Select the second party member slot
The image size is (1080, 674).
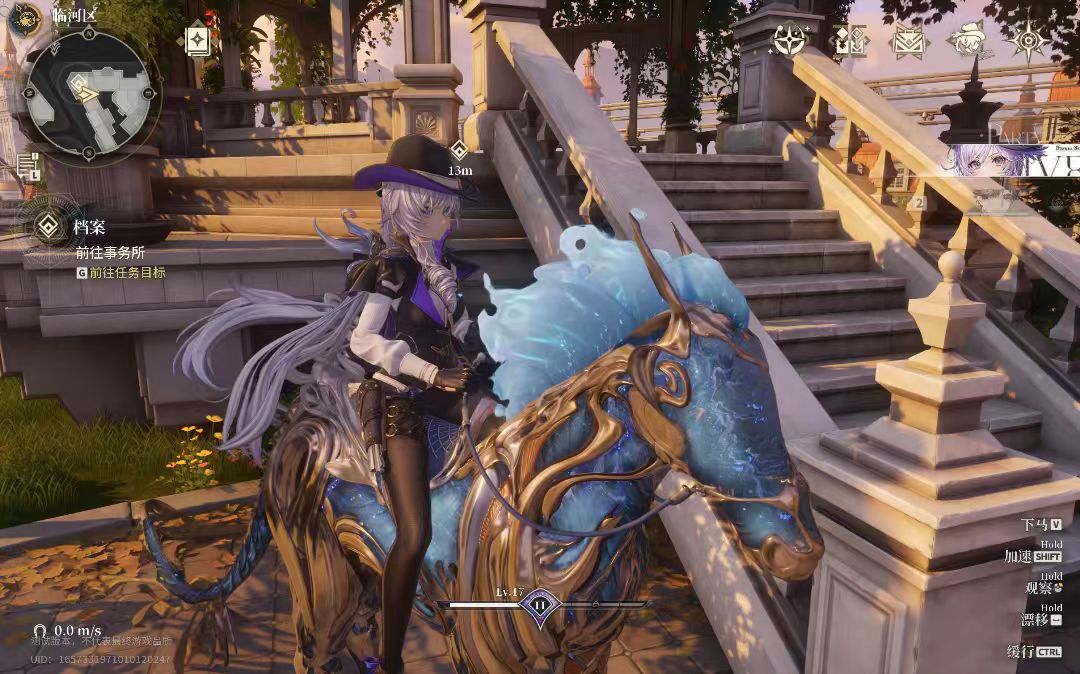point(918,203)
